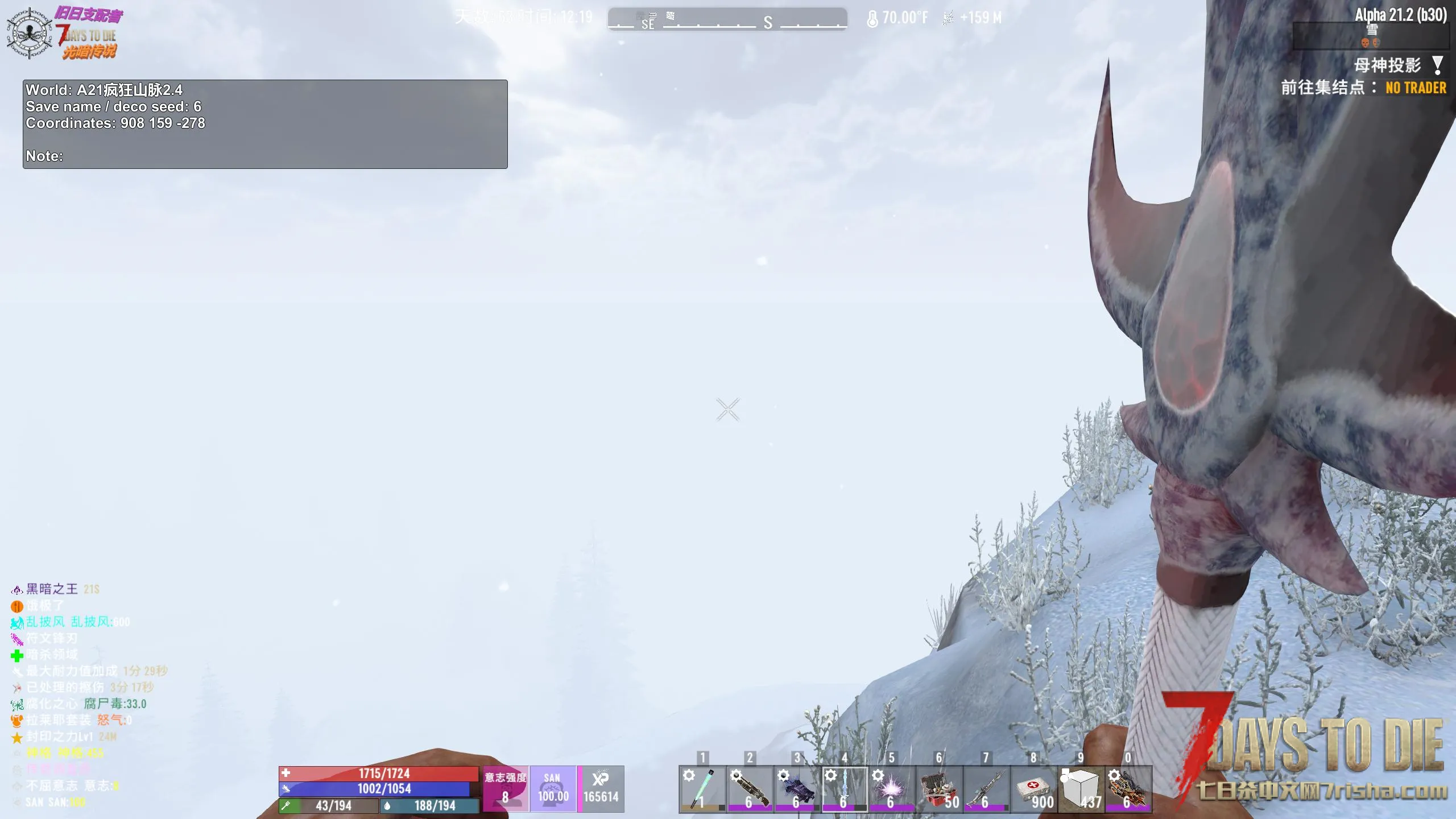Choose the ice-blue sword in slot 4

pyautogui.click(x=844, y=789)
